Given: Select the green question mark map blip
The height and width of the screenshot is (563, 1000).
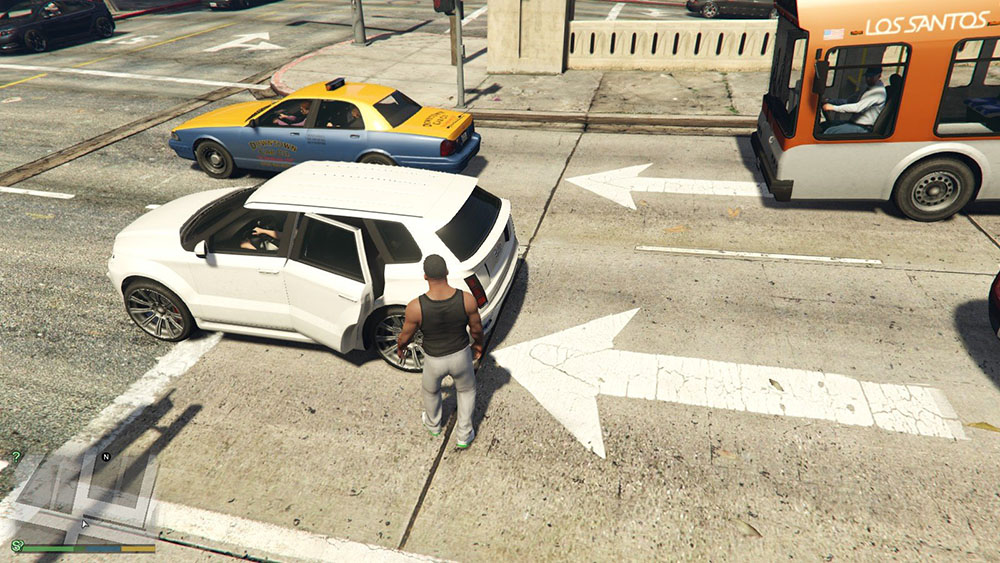Looking at the screenshot, I should tap(16, 456).
